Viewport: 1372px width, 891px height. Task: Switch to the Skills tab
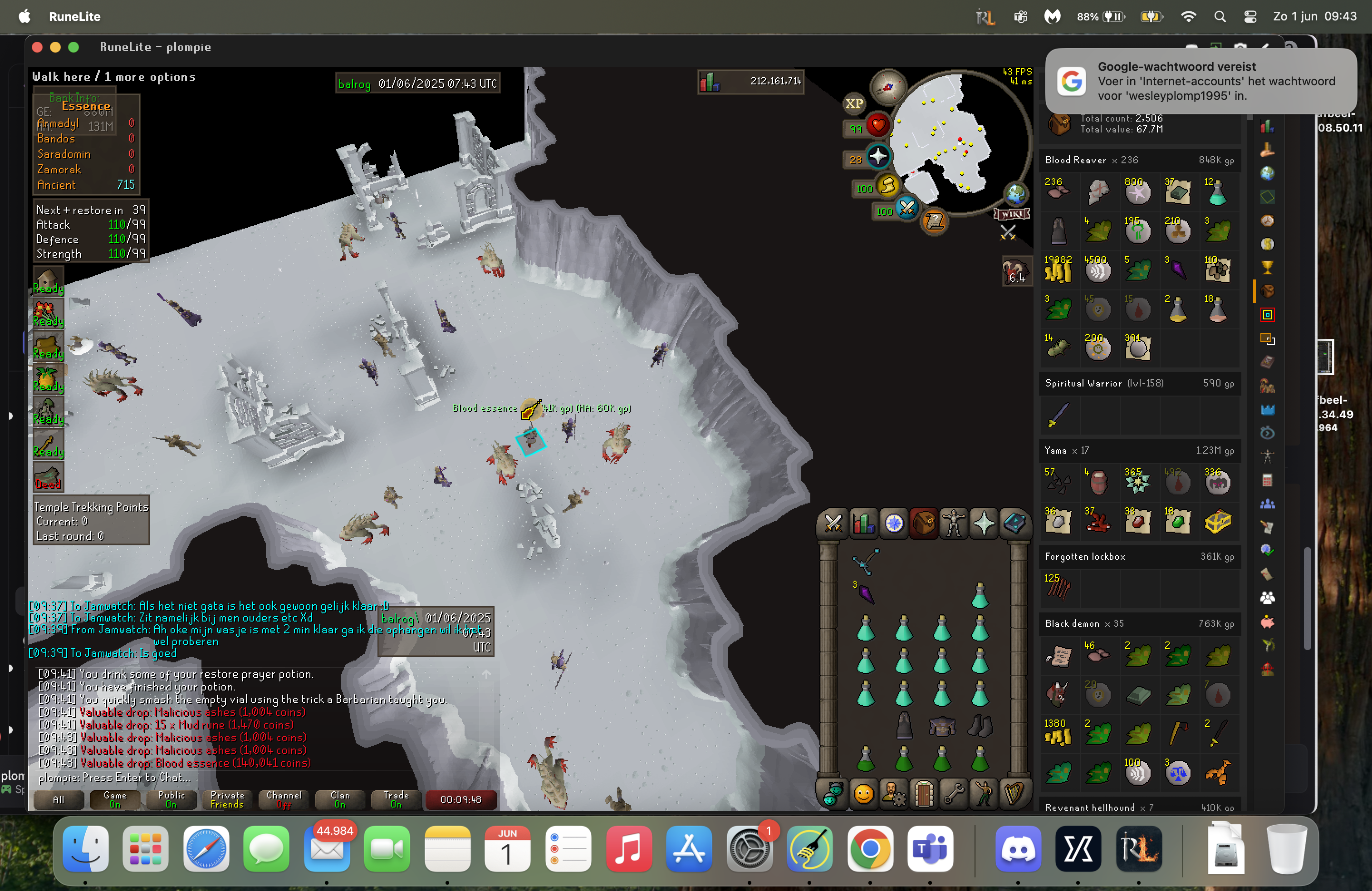coord(863,524)
